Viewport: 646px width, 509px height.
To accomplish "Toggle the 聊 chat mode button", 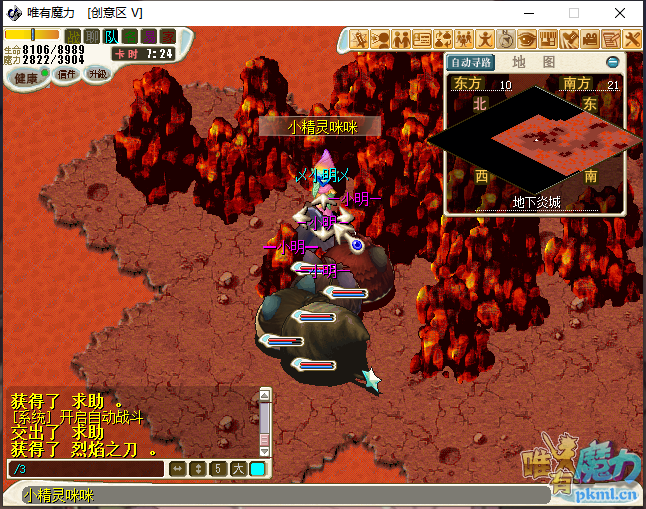I will click(92, 37).
